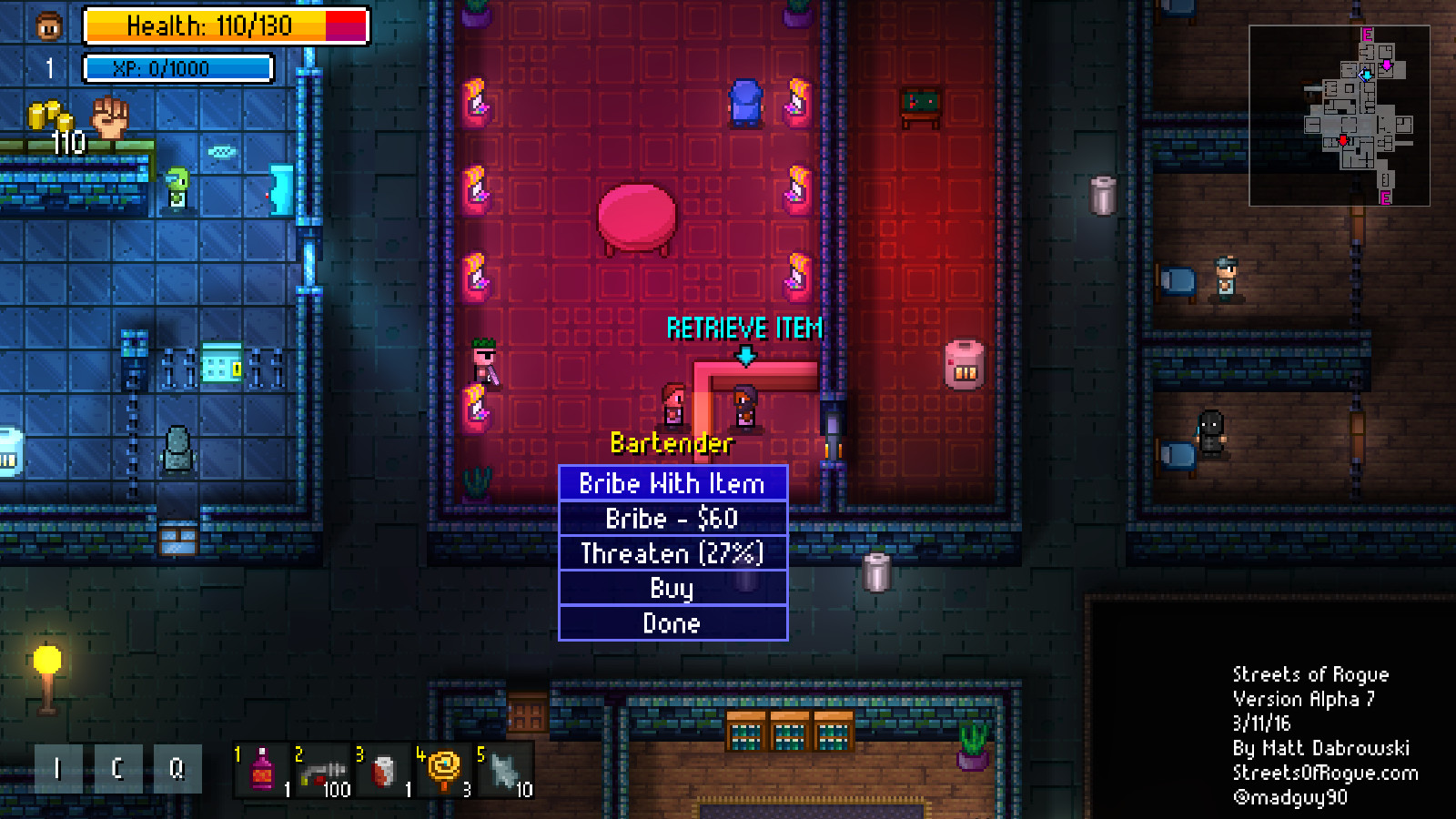Select the soda can in inventory slot 3
This screenshot has width=1456, height=819.
[x=382, y=769]
